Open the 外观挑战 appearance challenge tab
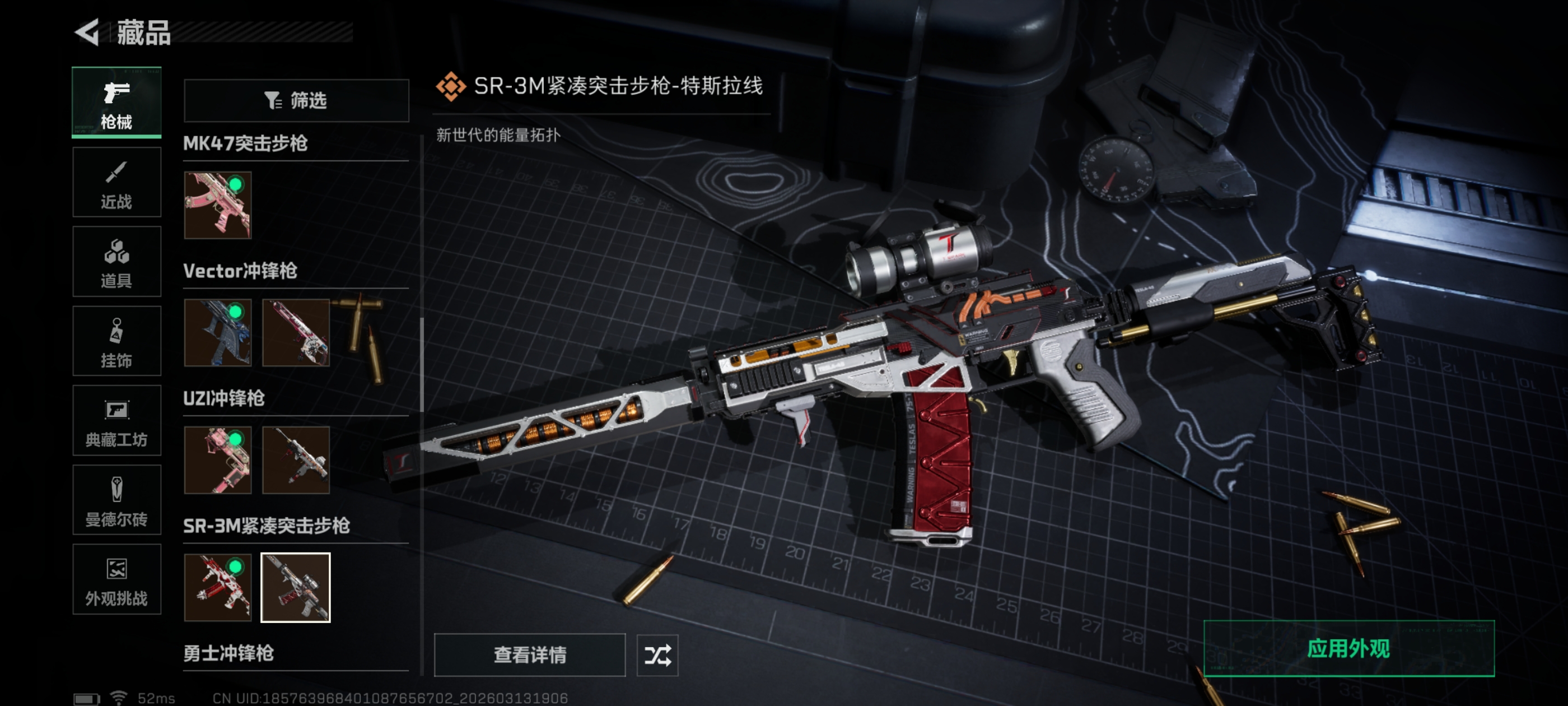 116,580
